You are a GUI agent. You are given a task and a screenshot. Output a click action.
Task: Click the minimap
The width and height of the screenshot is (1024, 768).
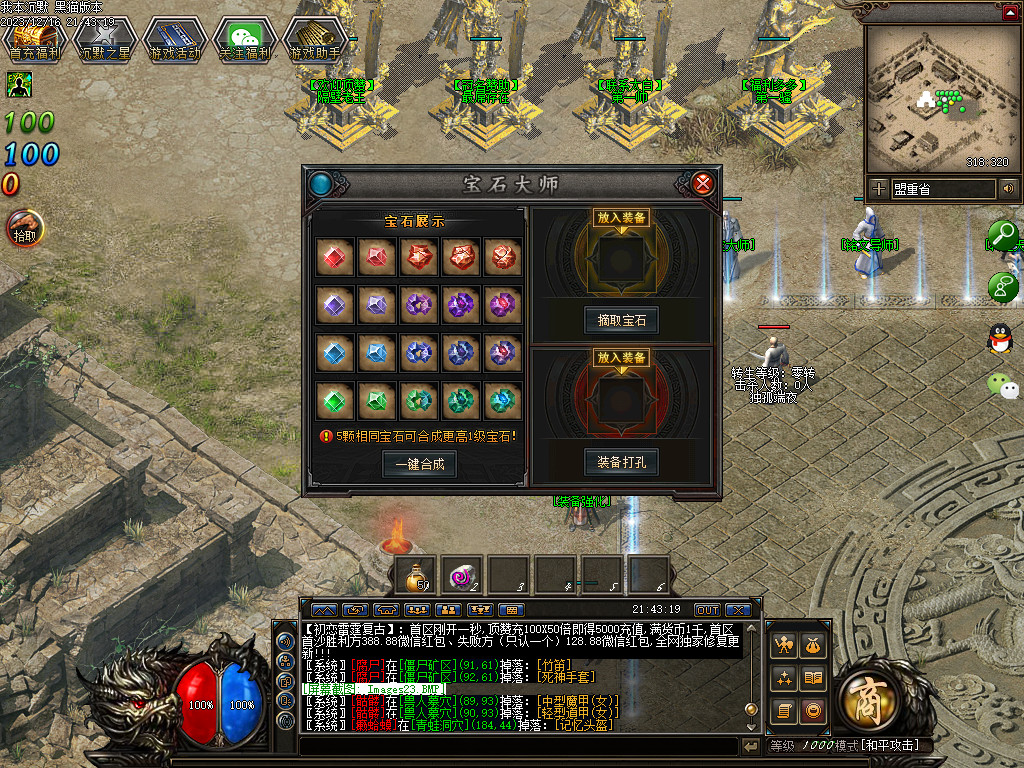coord(937,98)
